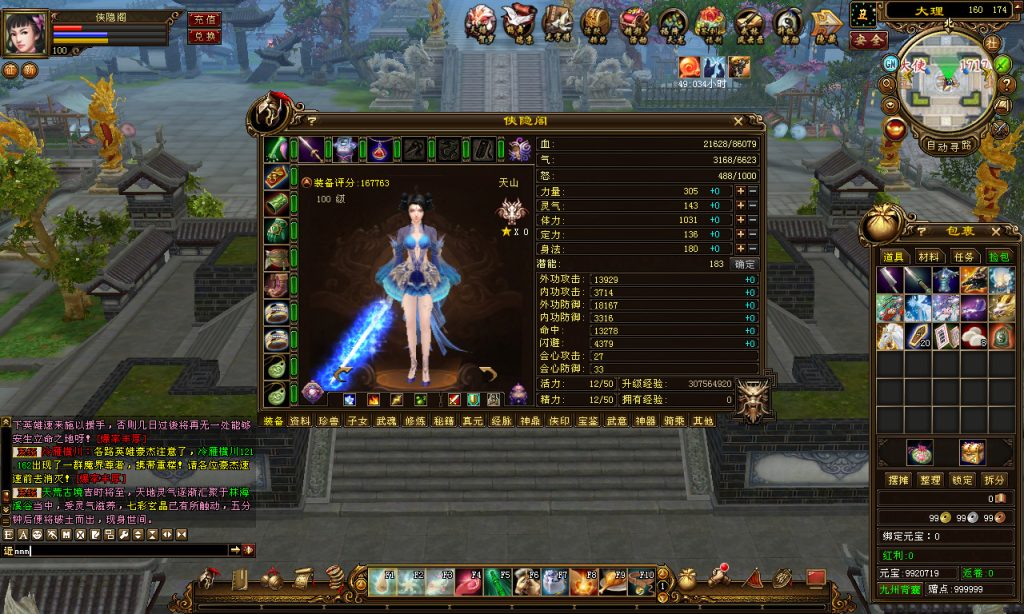The image size is (1024, 614).
Task: Click the 充值 recharge button
Action: tap(204, 19)
